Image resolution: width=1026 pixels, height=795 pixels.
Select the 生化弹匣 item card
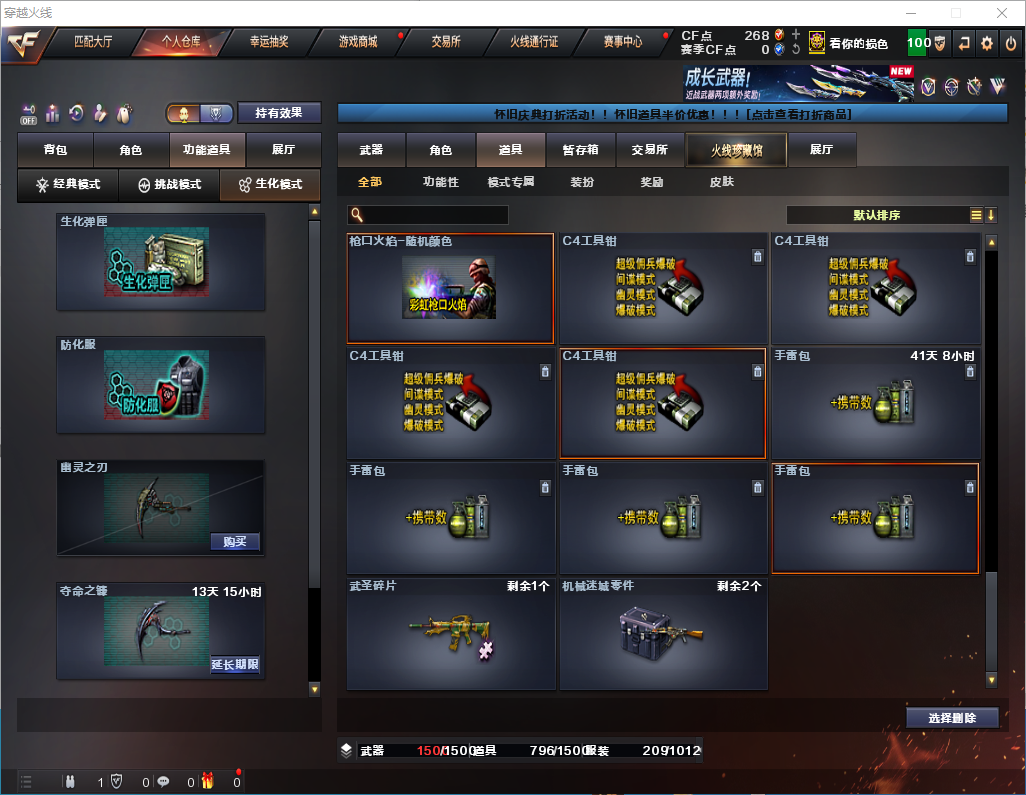[x=161, y=261]
